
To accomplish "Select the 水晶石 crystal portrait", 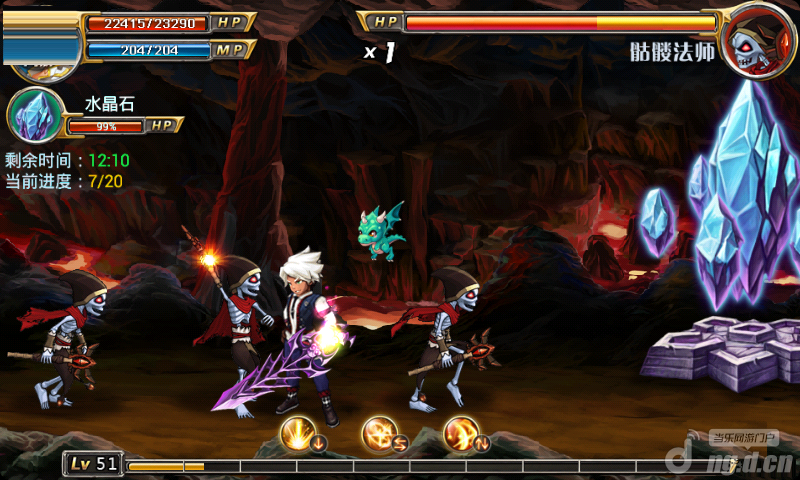I will point(36,115).
